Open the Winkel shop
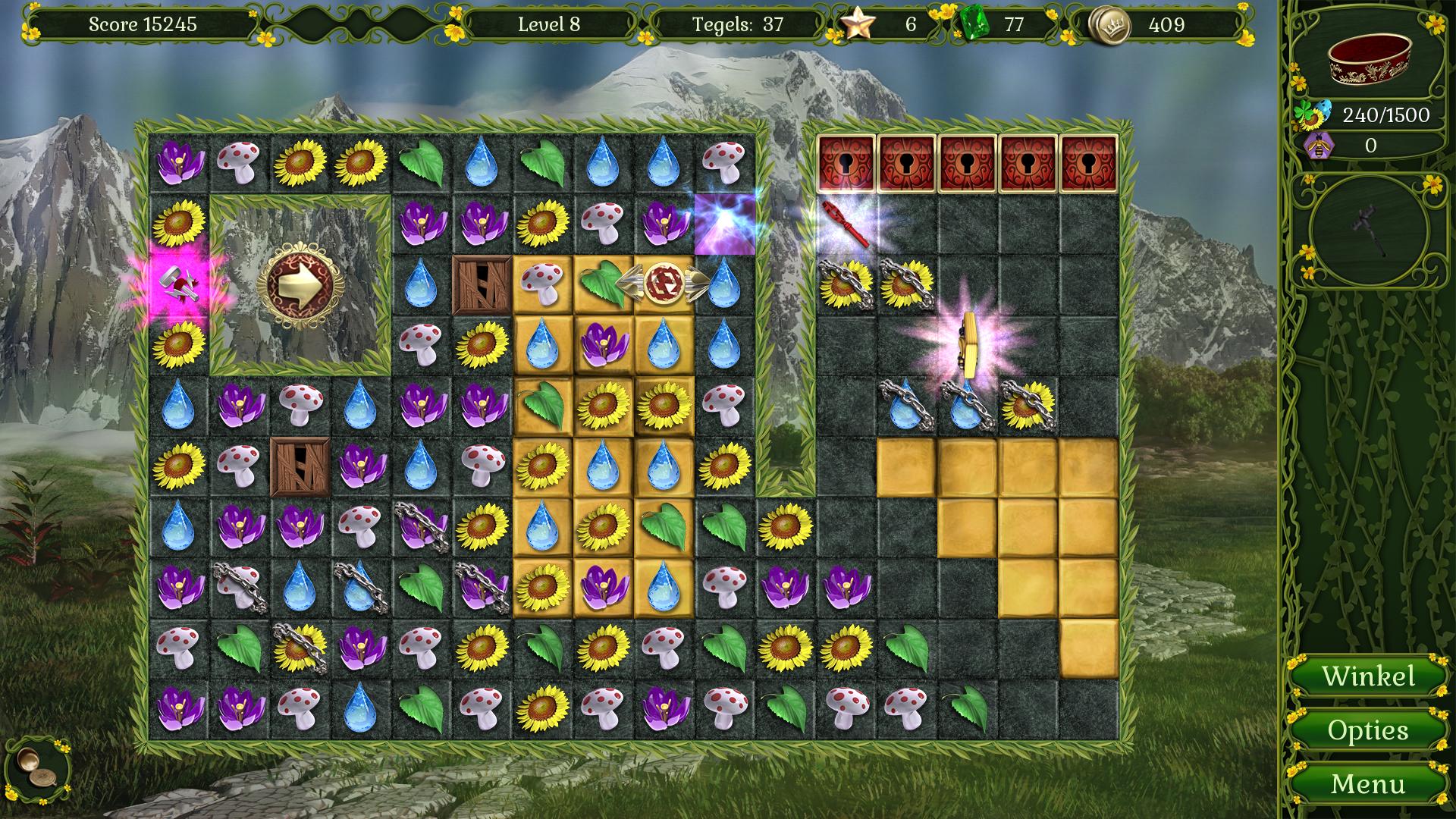The height and width of the screenshot is (819, 1456). tap(1368, 676)
